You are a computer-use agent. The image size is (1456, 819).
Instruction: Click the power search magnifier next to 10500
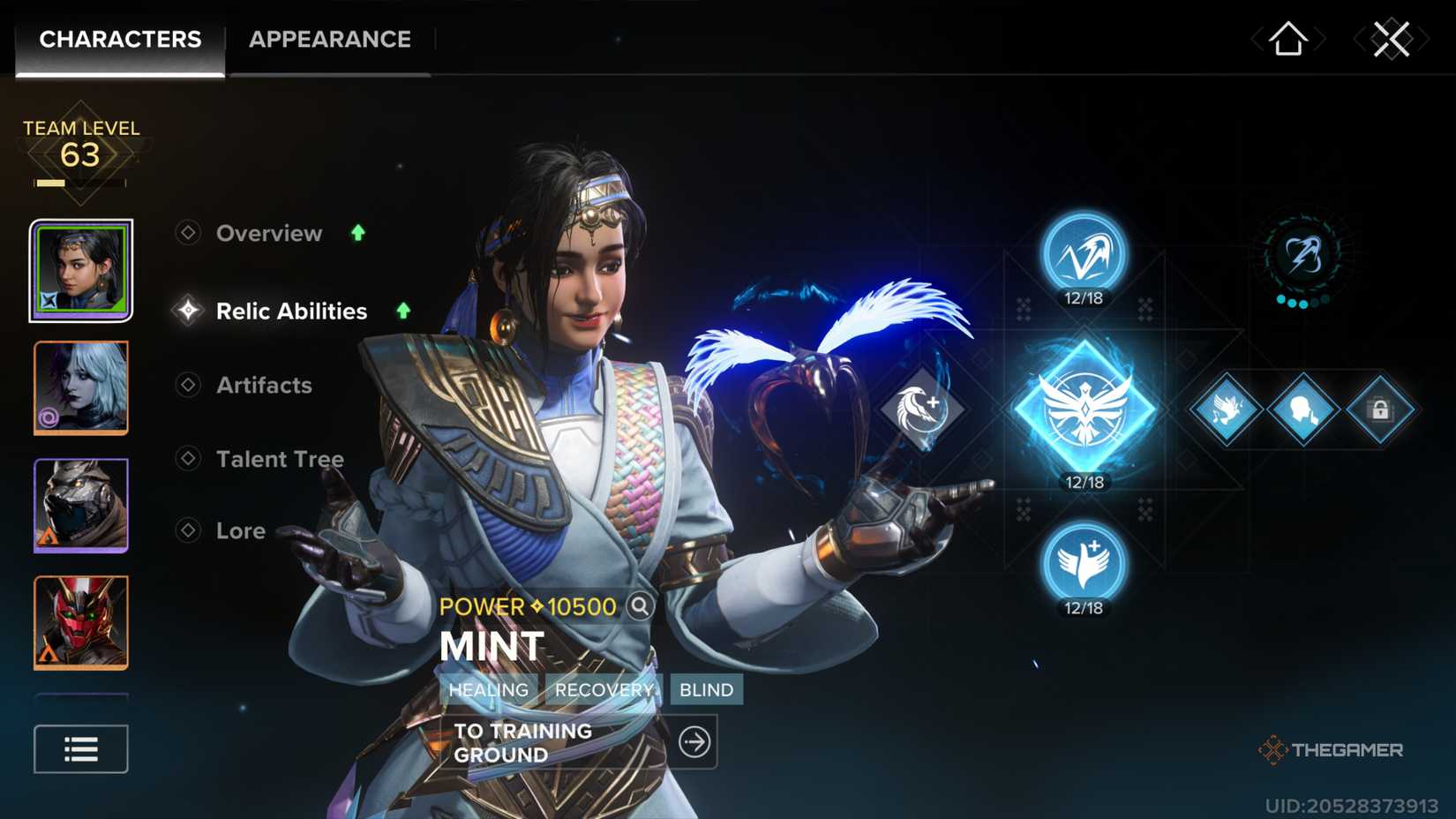click(x=639, y=606)
